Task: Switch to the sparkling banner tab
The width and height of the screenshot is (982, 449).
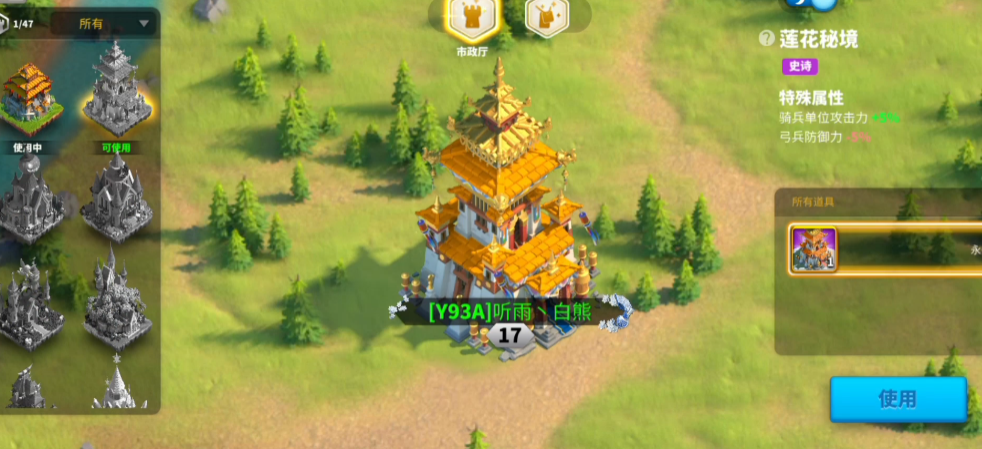Action: pyautogui.click(x=546, y=18)
